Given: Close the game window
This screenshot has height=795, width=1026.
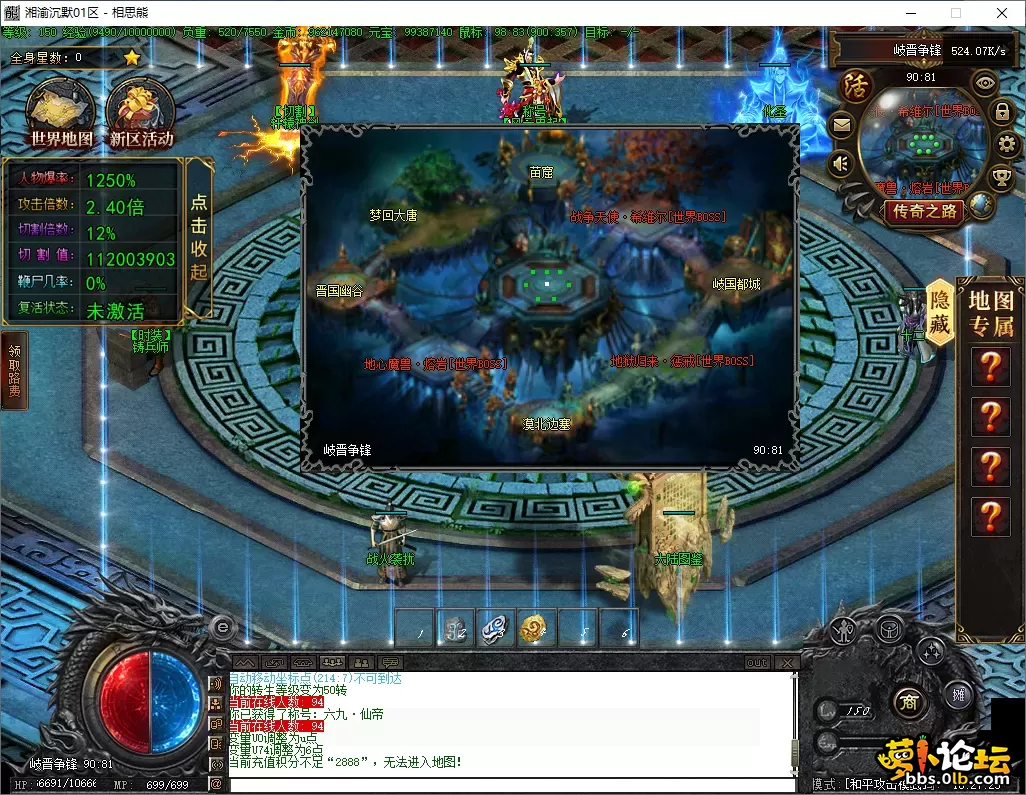Looking at the screenshot, I should pyautogui.click(x=1001, y=13).
